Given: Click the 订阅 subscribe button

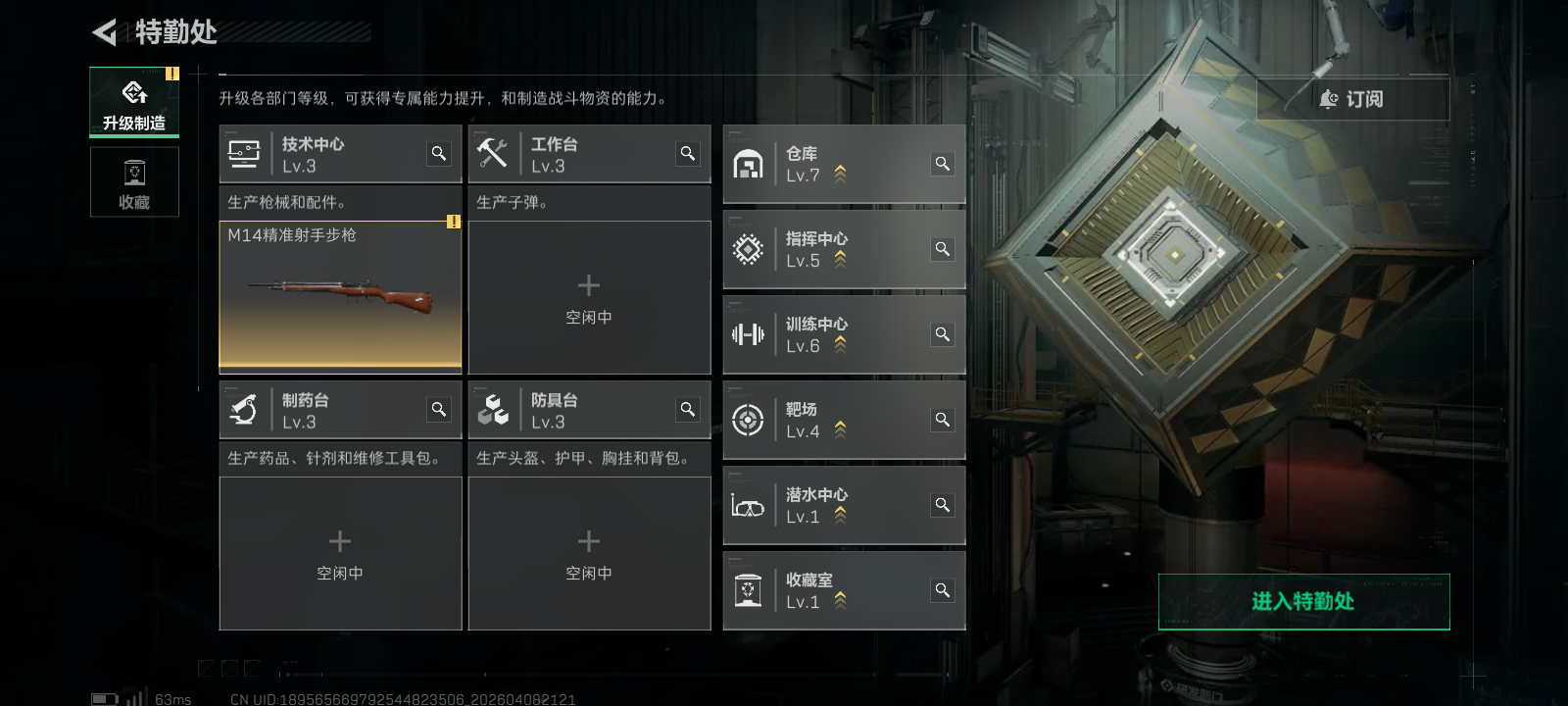Looking at the screenshot, I should click(x=1352, y=99).
